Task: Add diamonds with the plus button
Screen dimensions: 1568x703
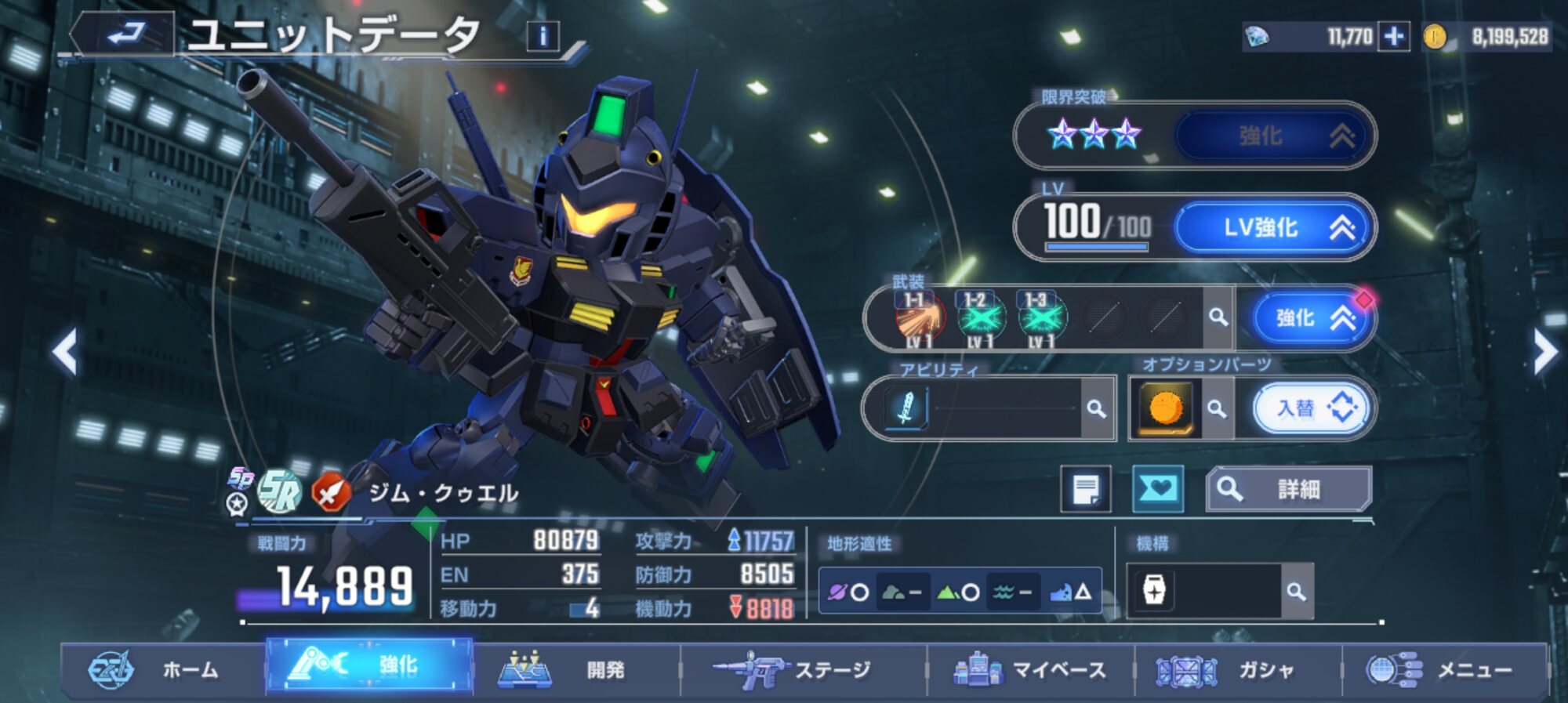Action: (x=1394, y=37)
